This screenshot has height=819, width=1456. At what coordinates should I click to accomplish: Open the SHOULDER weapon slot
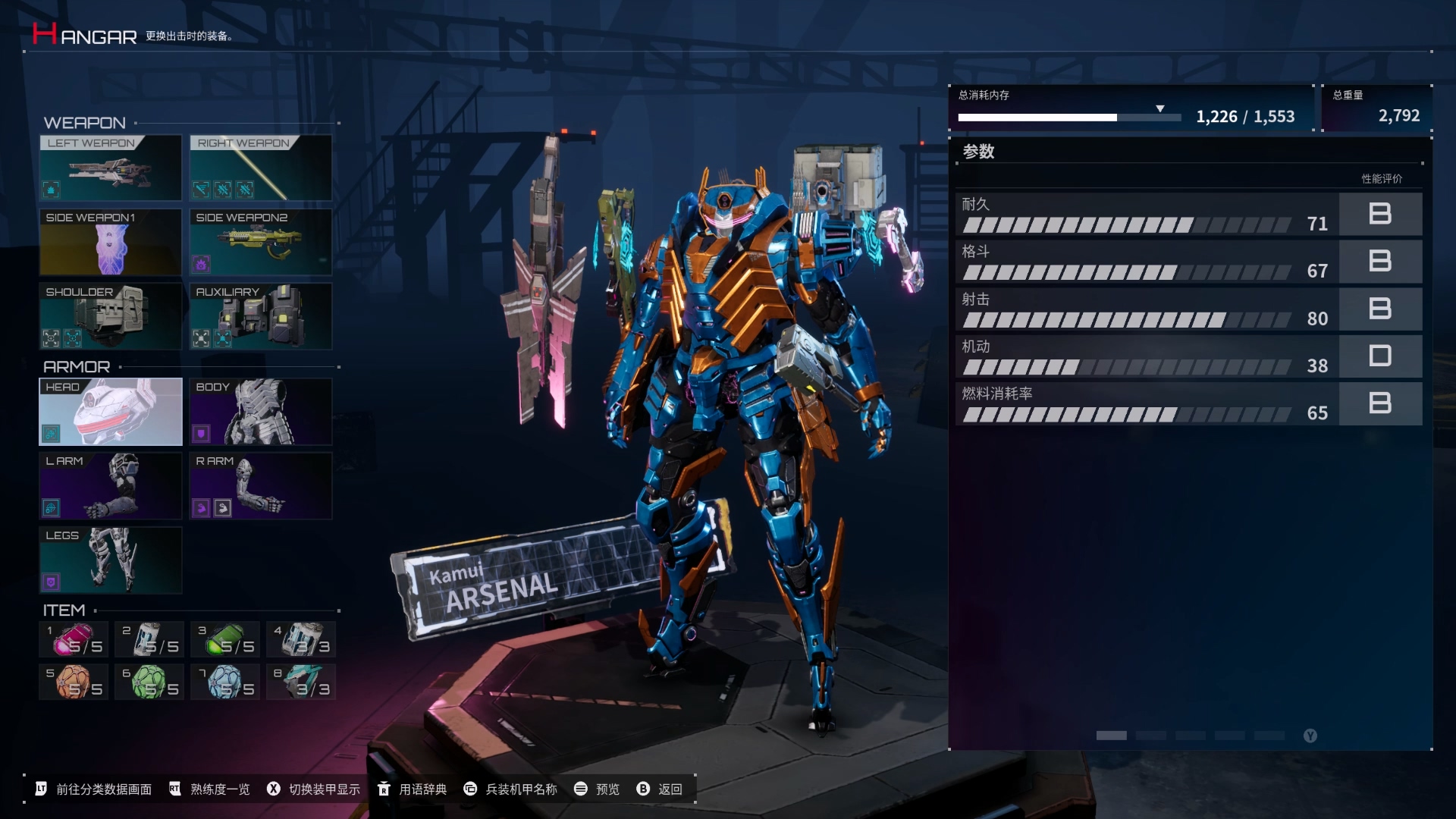pyautogui.click(x=110, y=316)
